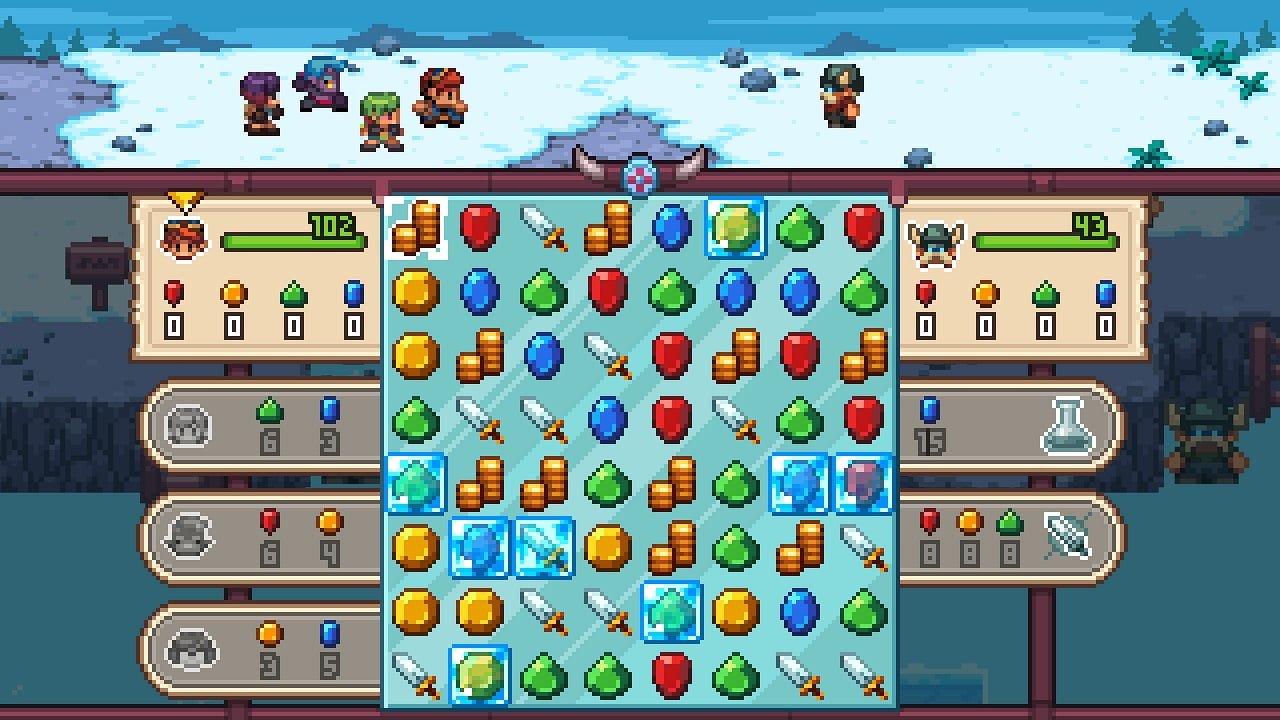Select the frozen sword tile

pos(544,547)
